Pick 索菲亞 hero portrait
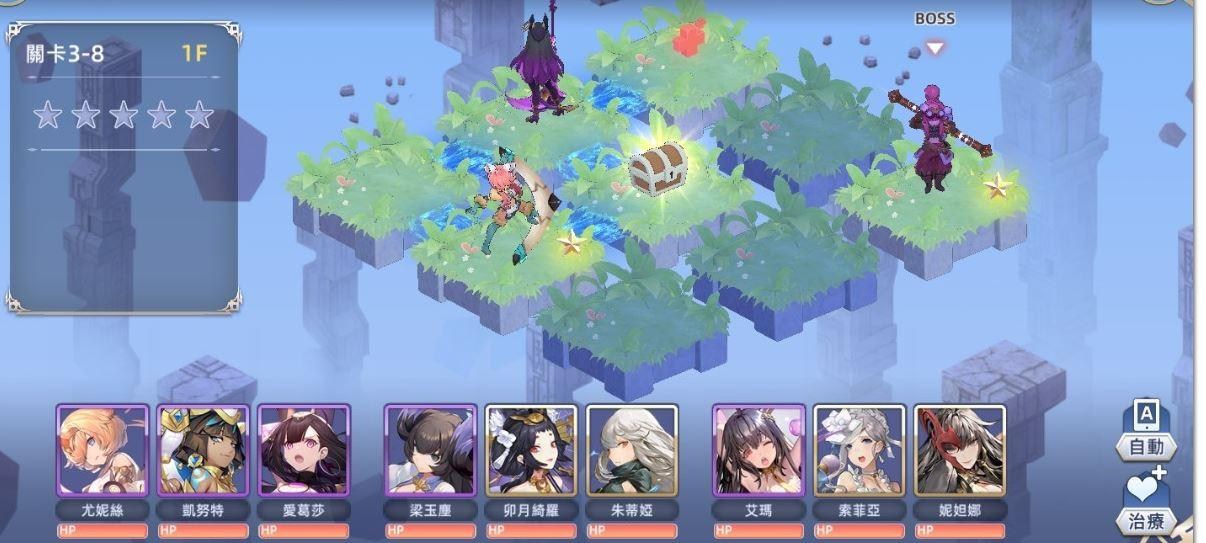1206x543 pixels. pyautogui.click(x=859, y=450)
